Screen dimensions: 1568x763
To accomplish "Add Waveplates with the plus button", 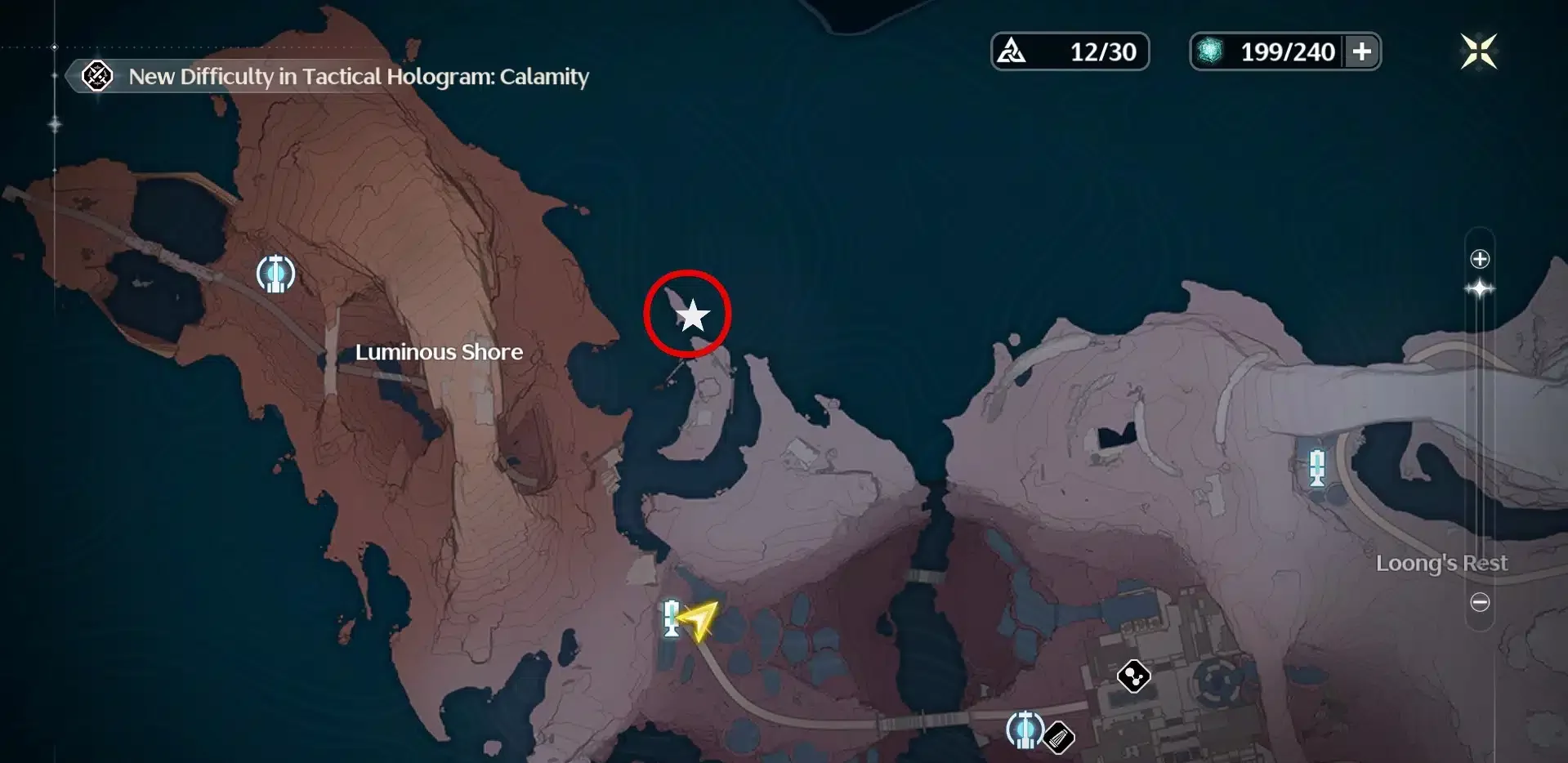I will tap(1362, 51).
